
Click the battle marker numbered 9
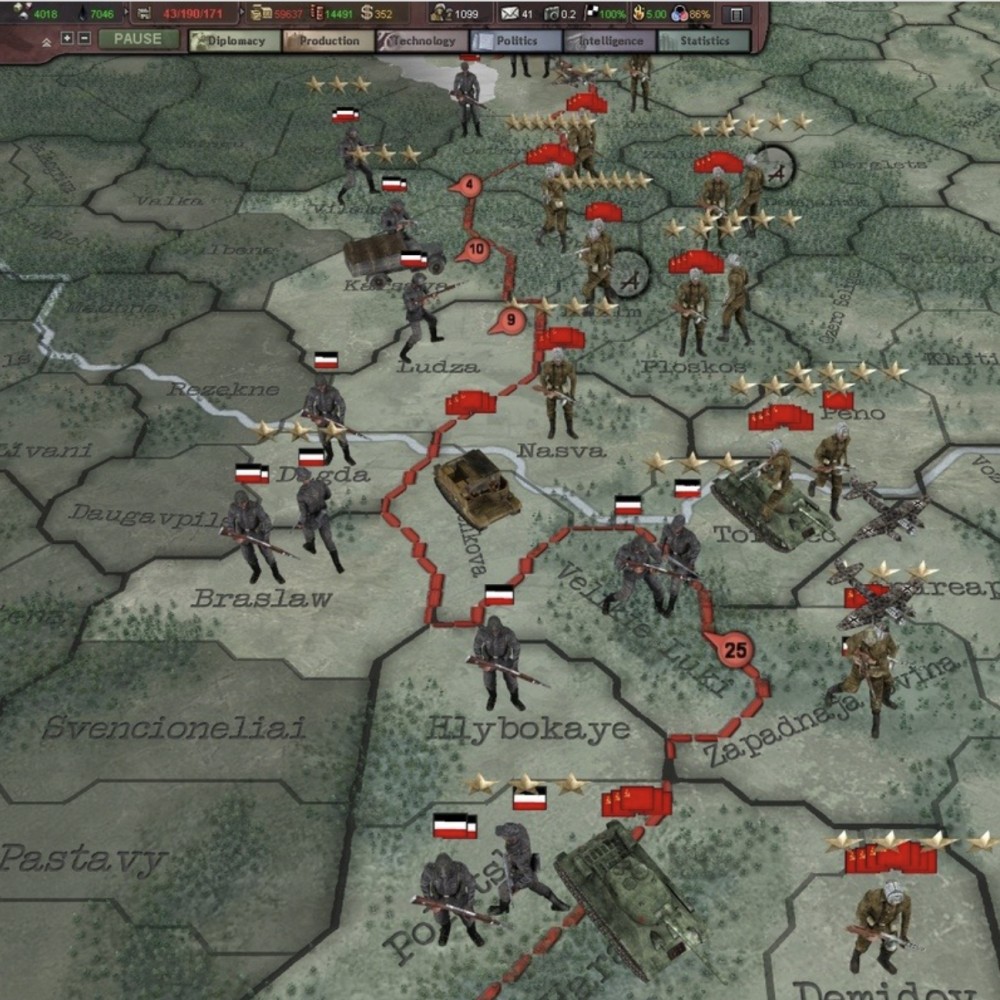tap(510, 321)
